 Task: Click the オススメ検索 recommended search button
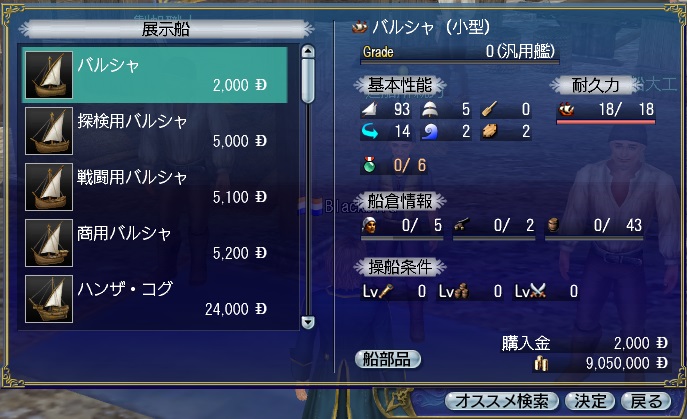502,402
